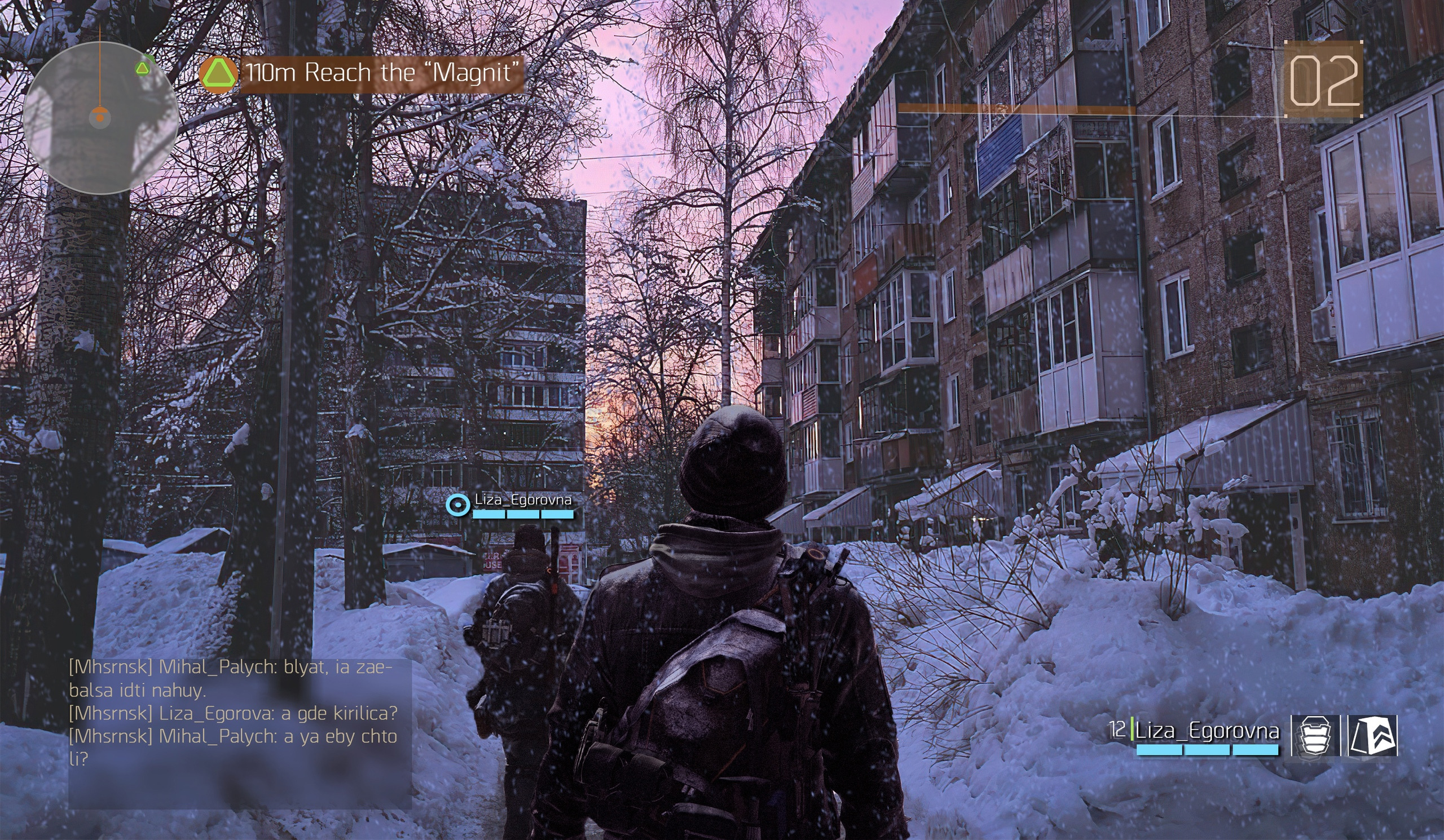1444x840 pixels.
Task: Activate the skill icon beside the armor
Action: [x=1372, y=735]
